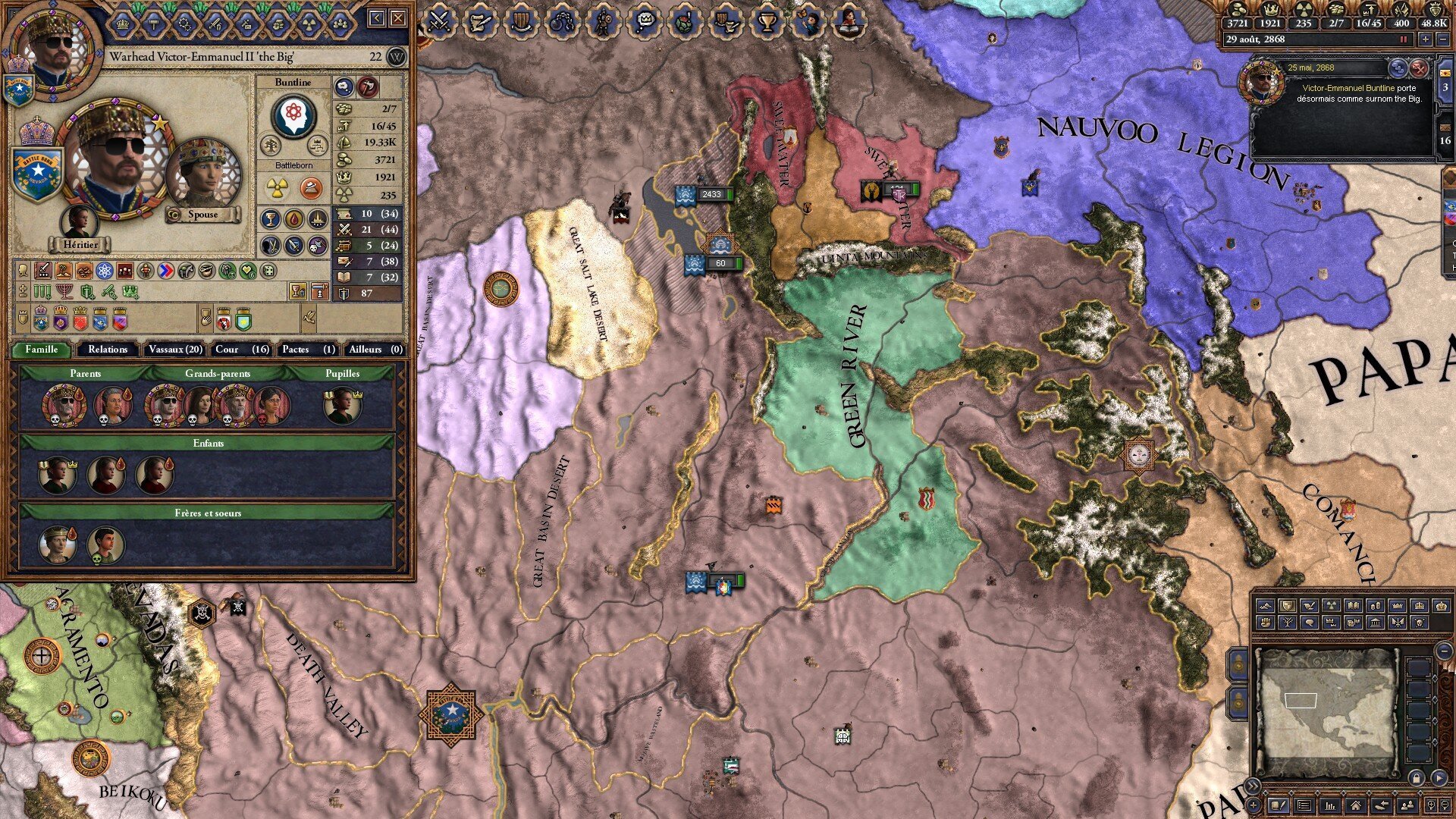Screen dimensions: 1456x819
Task: Decrease game speed with minus button
Action: tap(1442, 39)
